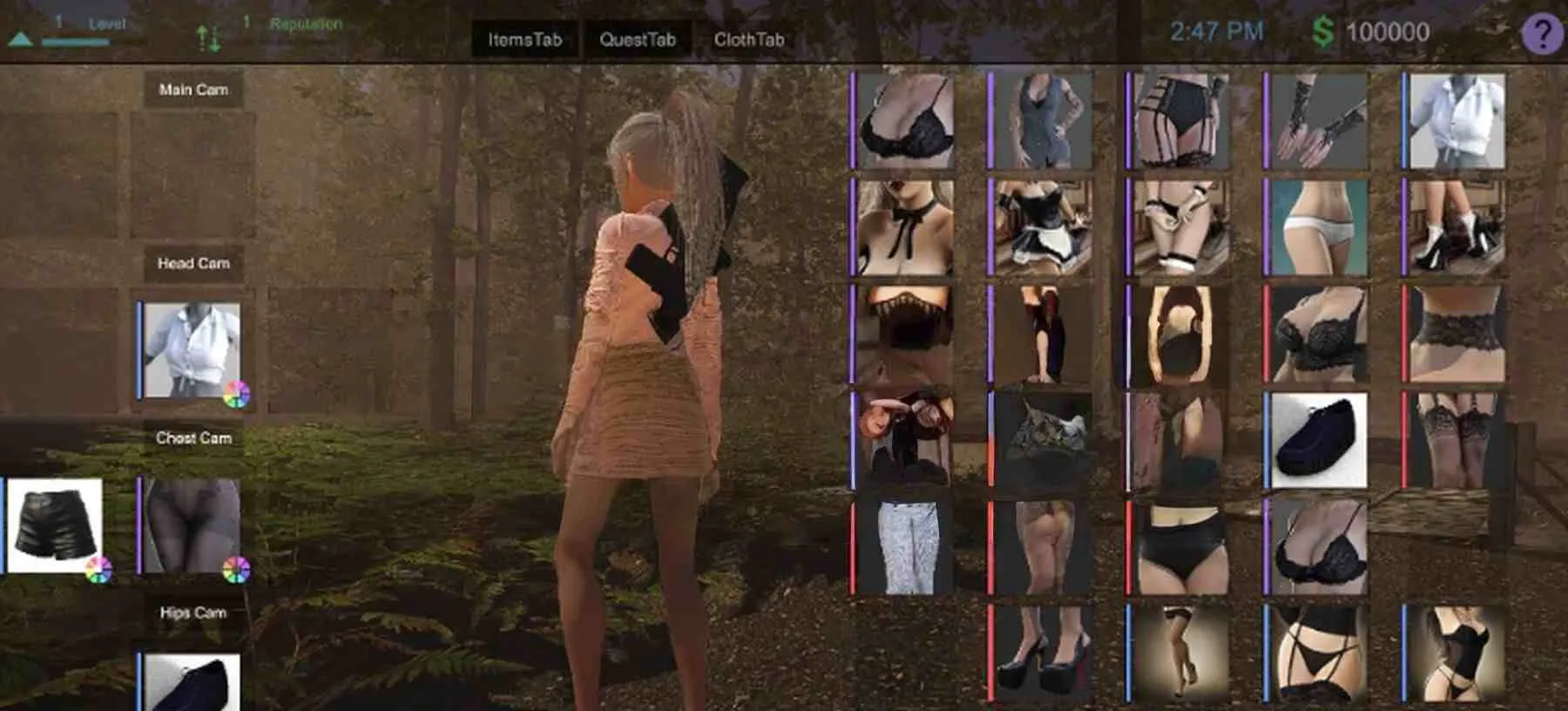
Task: Expand the Main Cam section
Action: coord(193,89)
